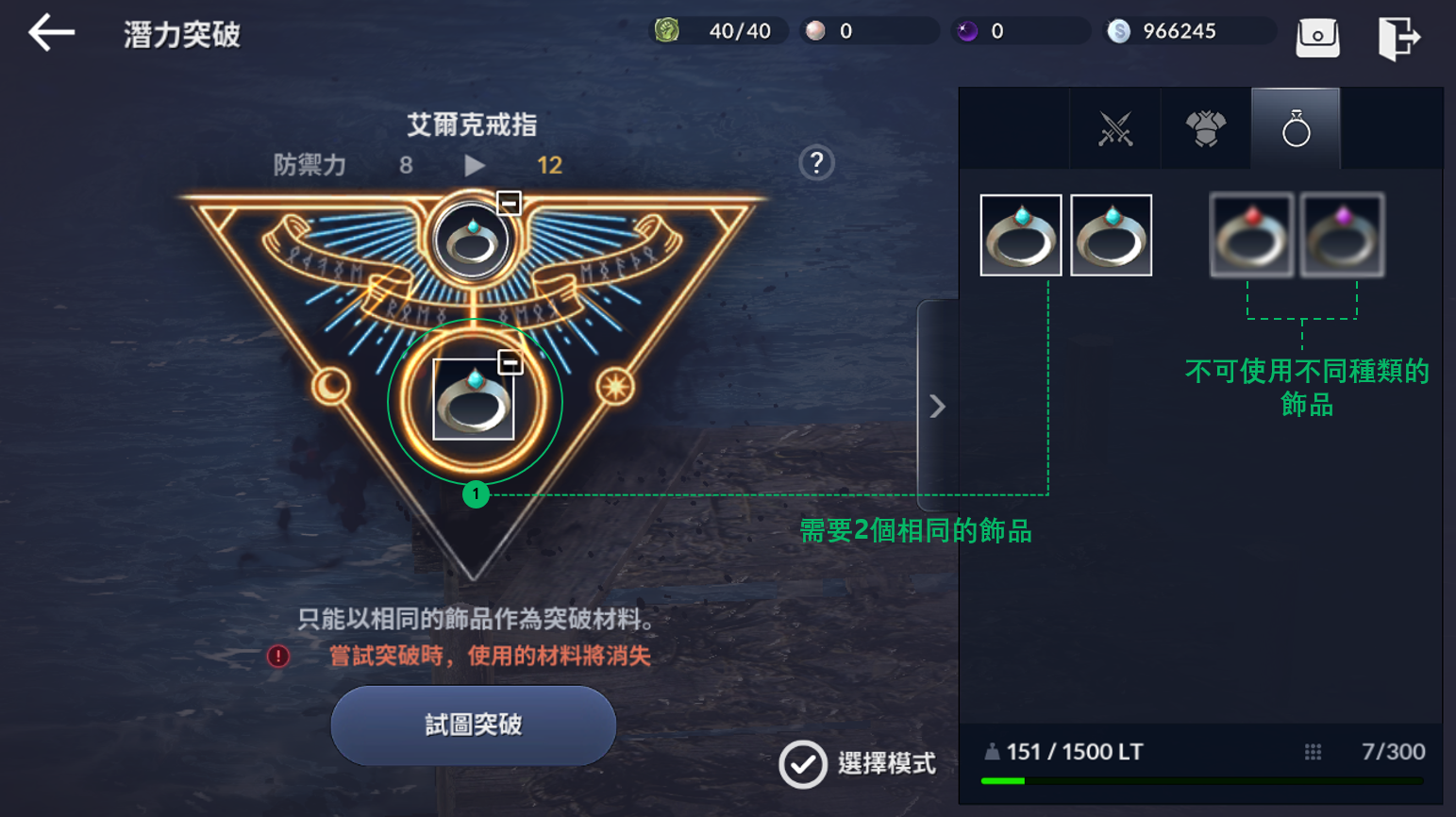Toggle the 選擇模式 selection mode checkmark
This screenshot has height=817, width=1456.
pyautogui.click(x=801, y=765)
